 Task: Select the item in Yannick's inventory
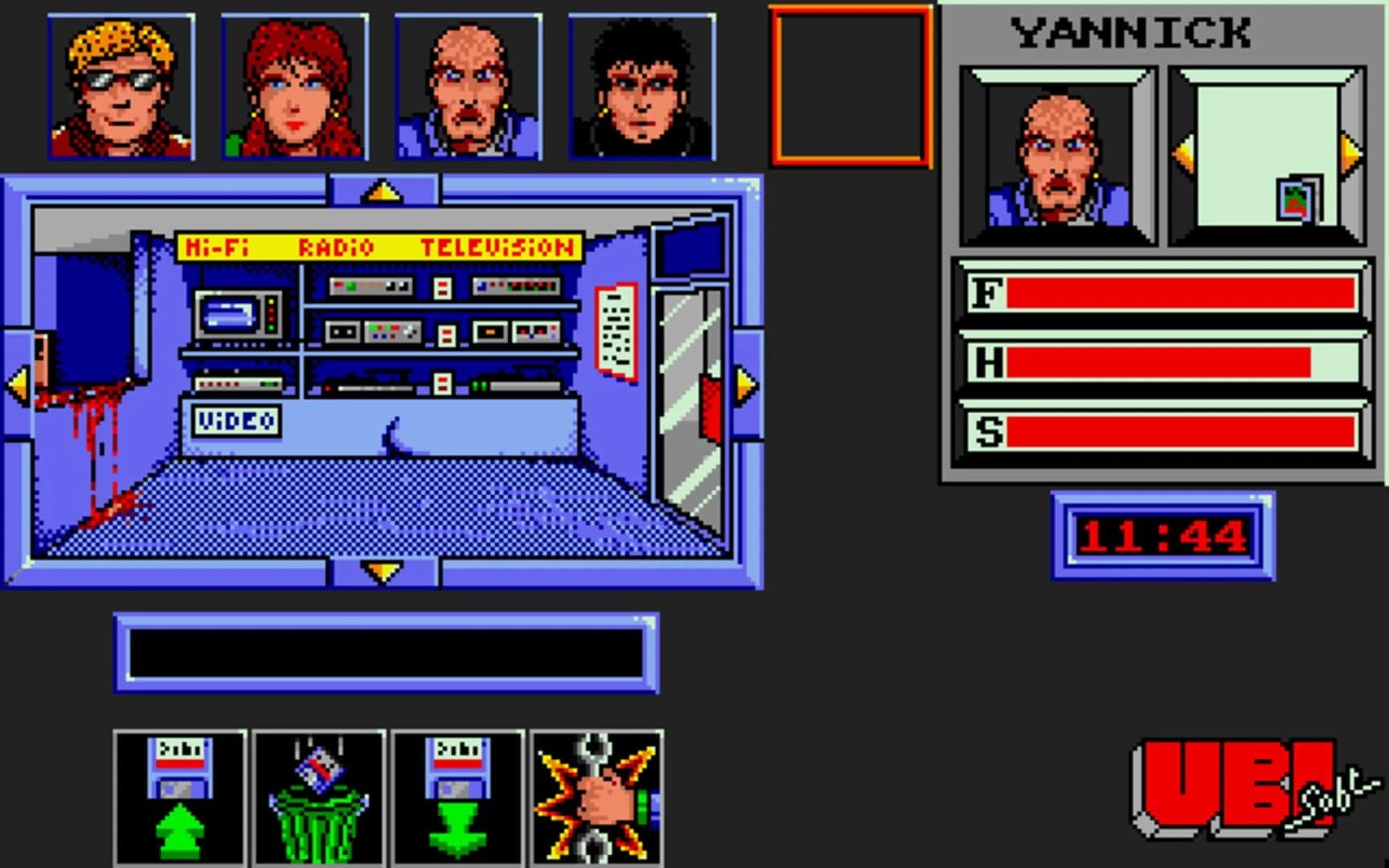tap(1297, 200)
